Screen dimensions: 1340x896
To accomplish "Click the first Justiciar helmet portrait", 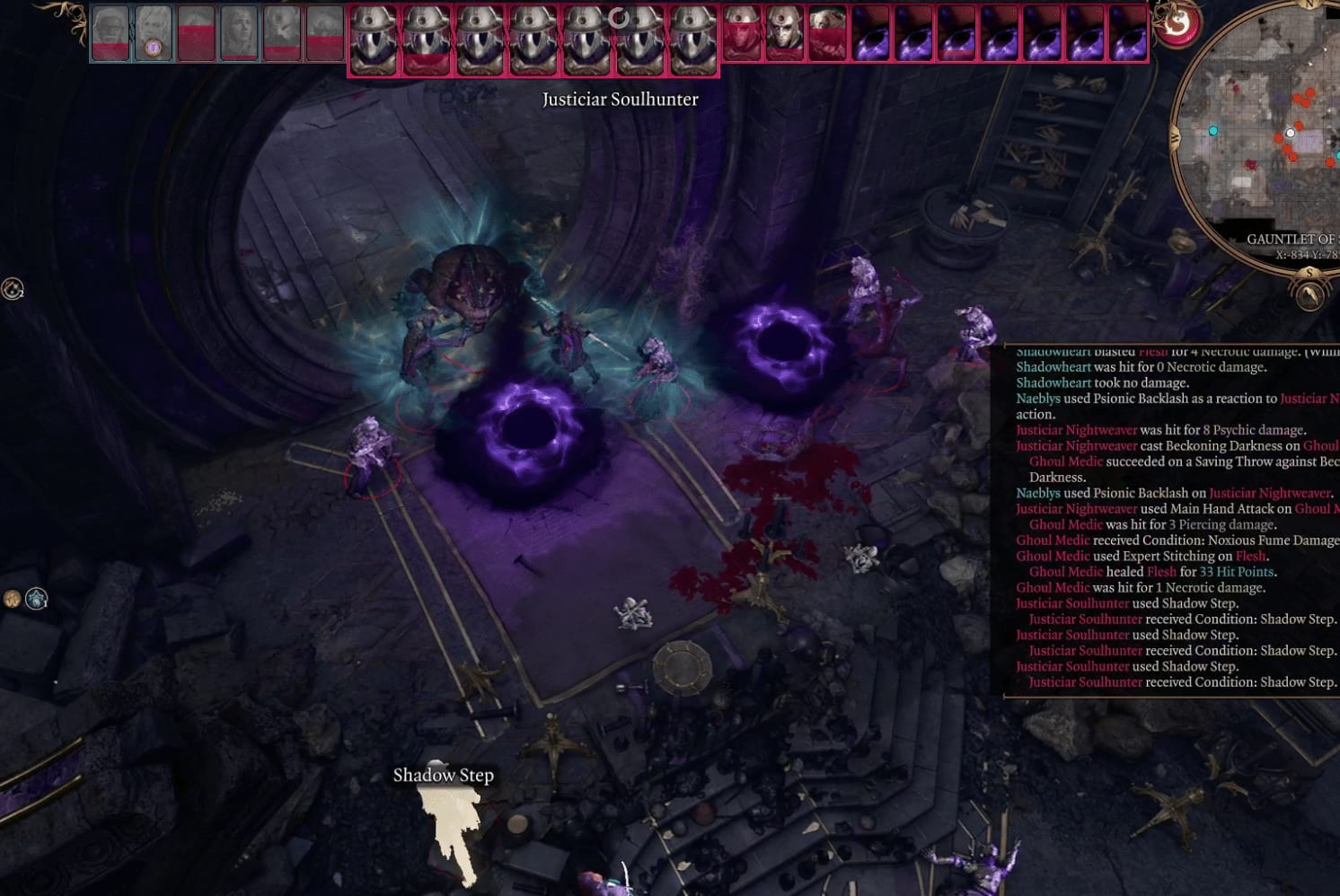I will click(374, 40).
